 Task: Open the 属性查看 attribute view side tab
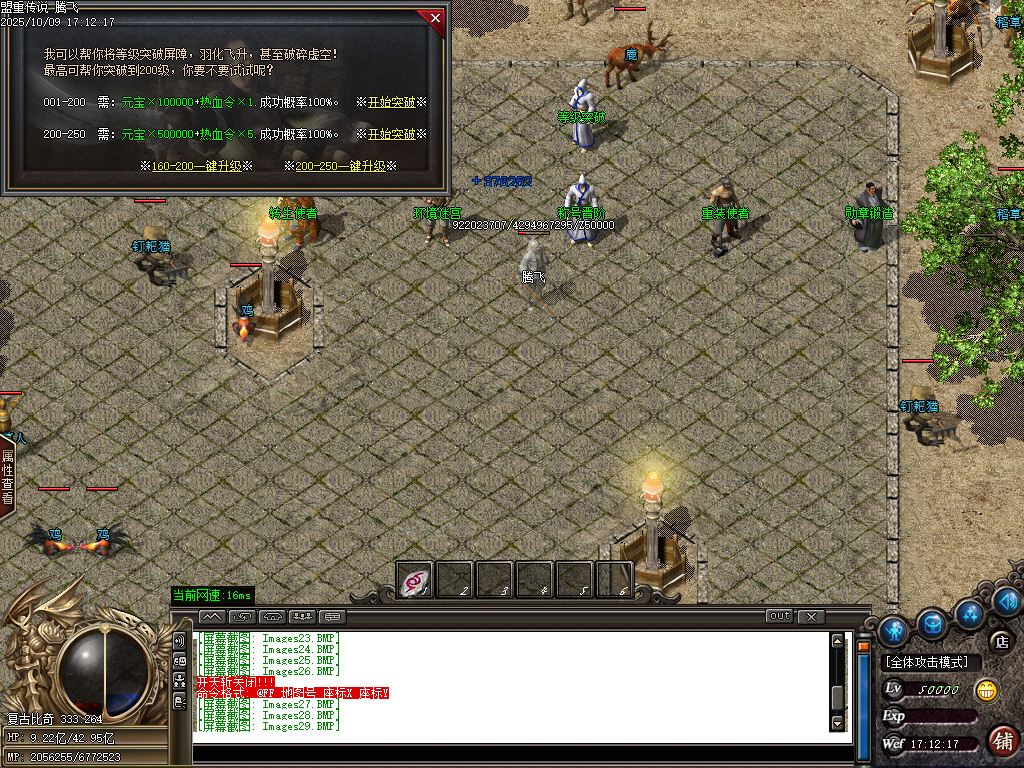(x=7, y=477)
